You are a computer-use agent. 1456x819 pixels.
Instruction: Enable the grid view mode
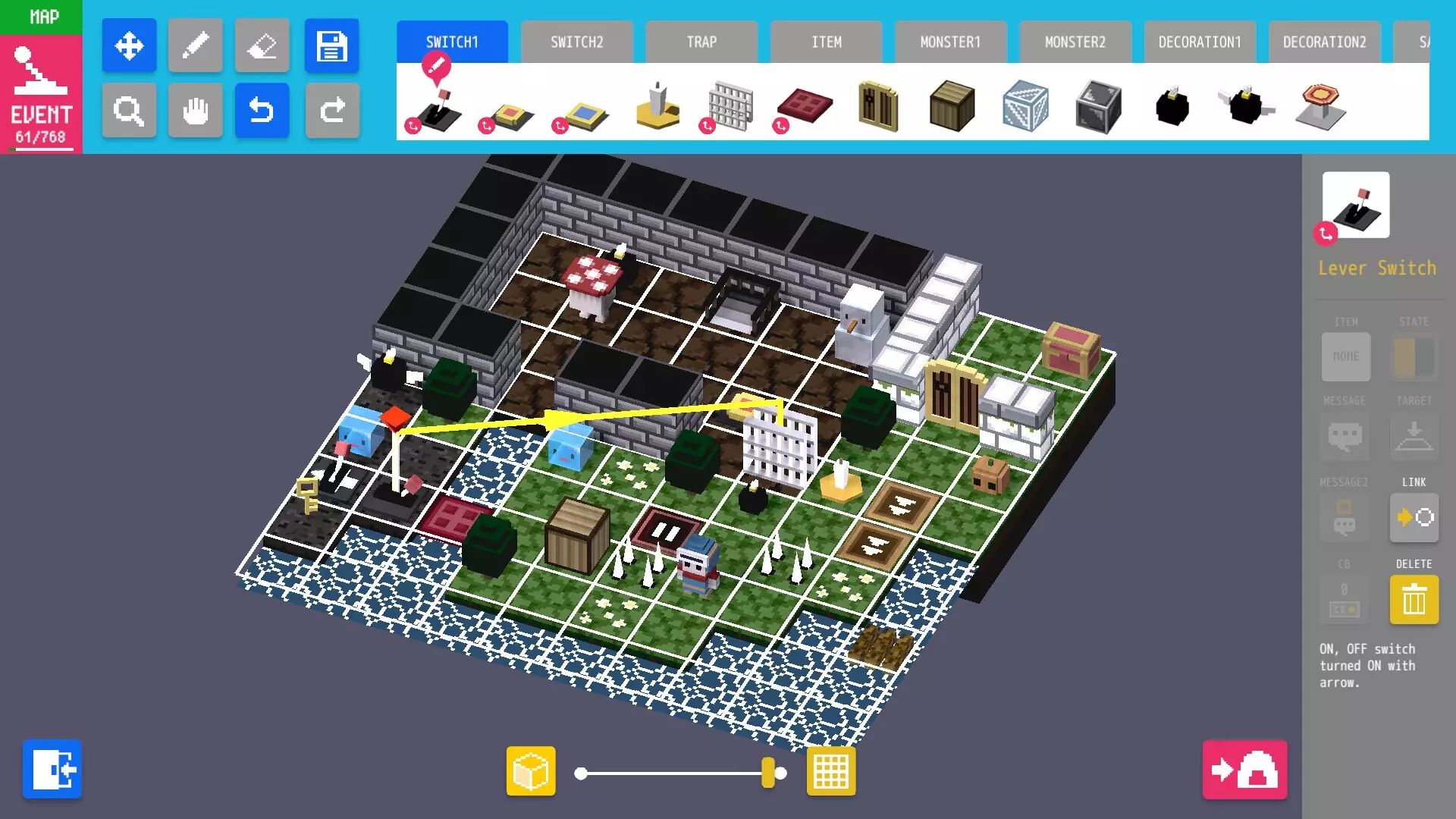tap(830, 770)
